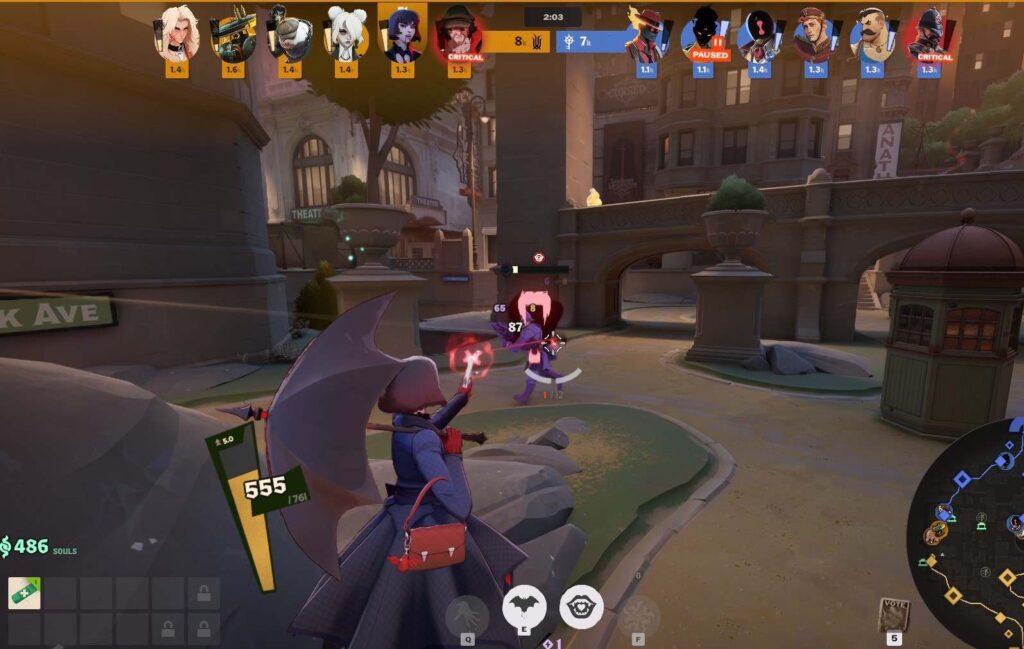
Task: Use the fanged mouth ability
Action: coord(580,607)
